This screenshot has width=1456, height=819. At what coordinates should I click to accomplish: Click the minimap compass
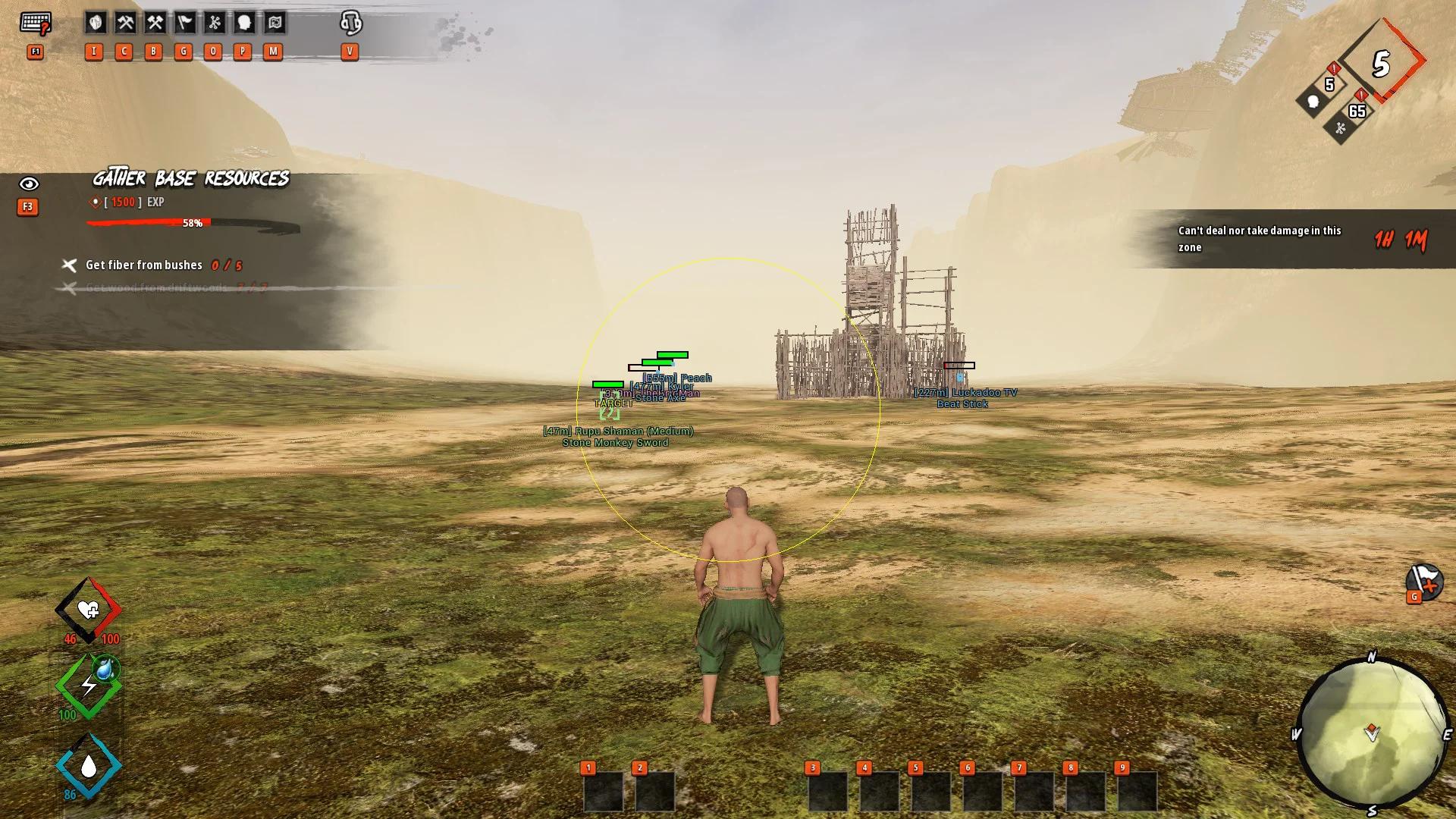(1371, 733)
